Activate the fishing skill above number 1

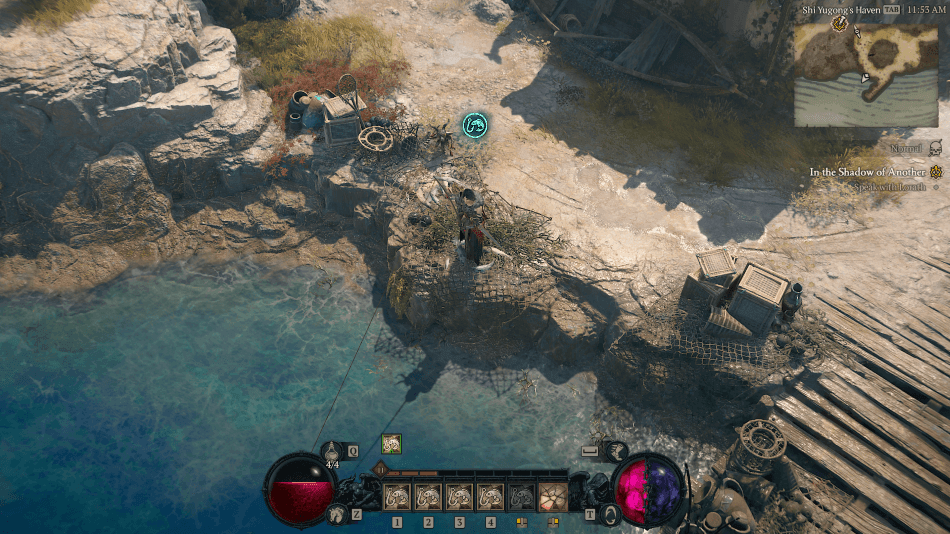coord(397,496)
